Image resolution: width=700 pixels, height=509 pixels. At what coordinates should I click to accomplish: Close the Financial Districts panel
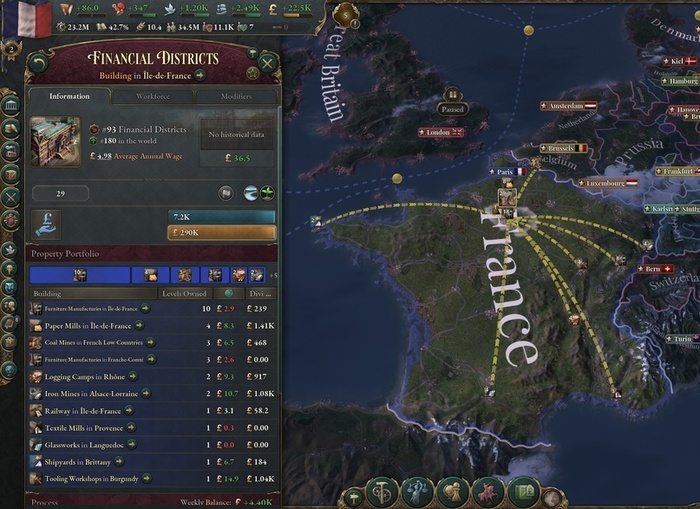click(x=268, y=66)
